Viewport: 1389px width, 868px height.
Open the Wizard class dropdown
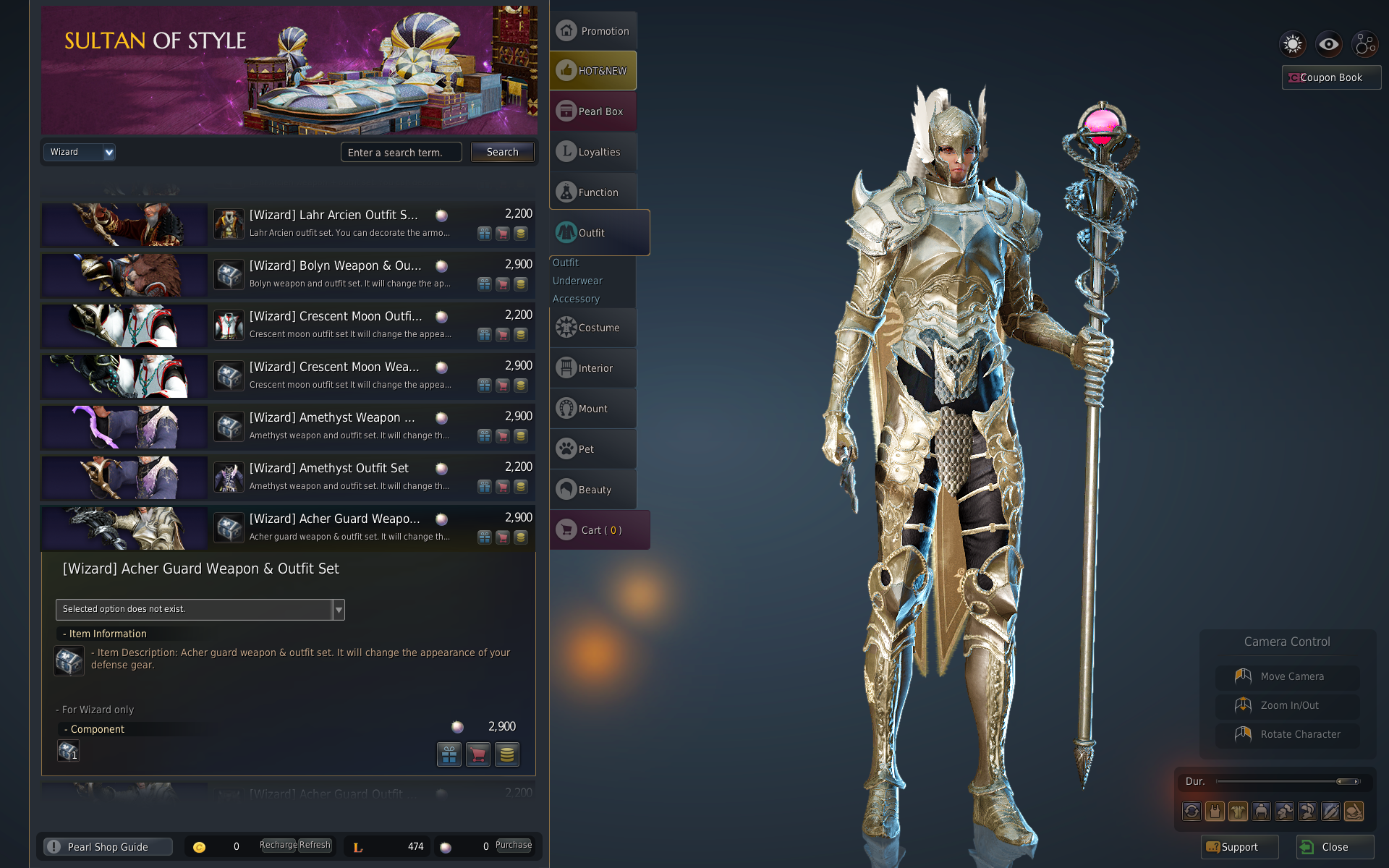(80, 152)
